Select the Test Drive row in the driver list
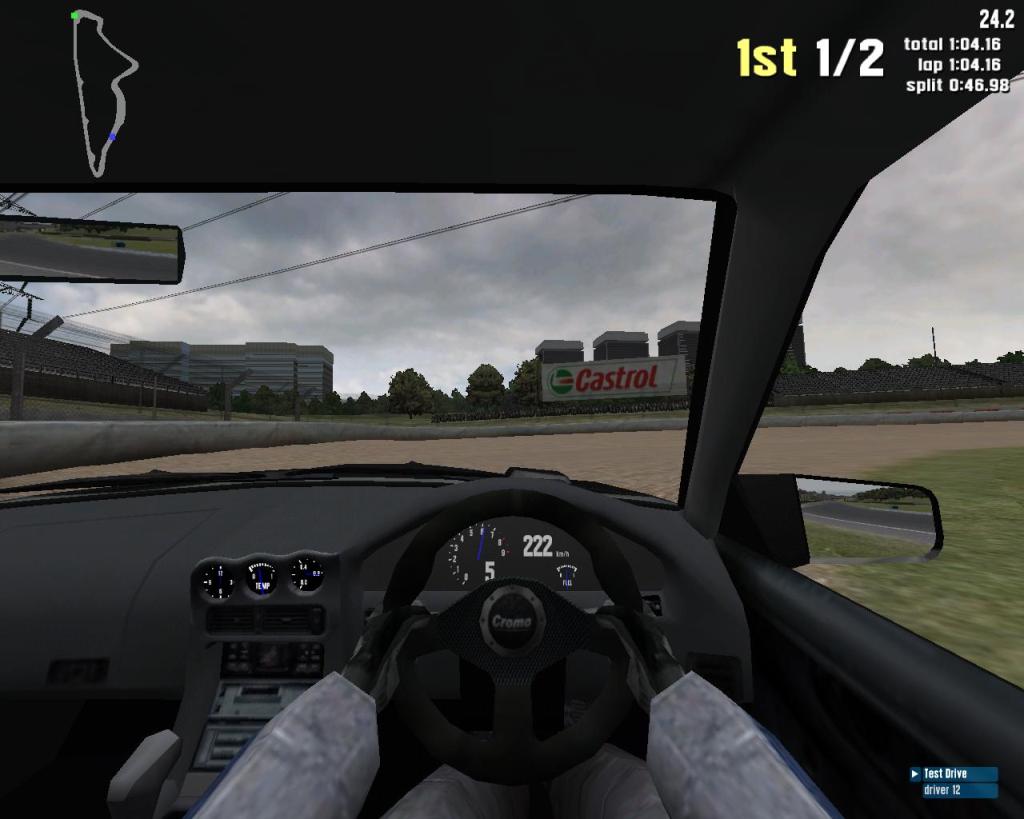1024x819 pixels. [952, 774]
